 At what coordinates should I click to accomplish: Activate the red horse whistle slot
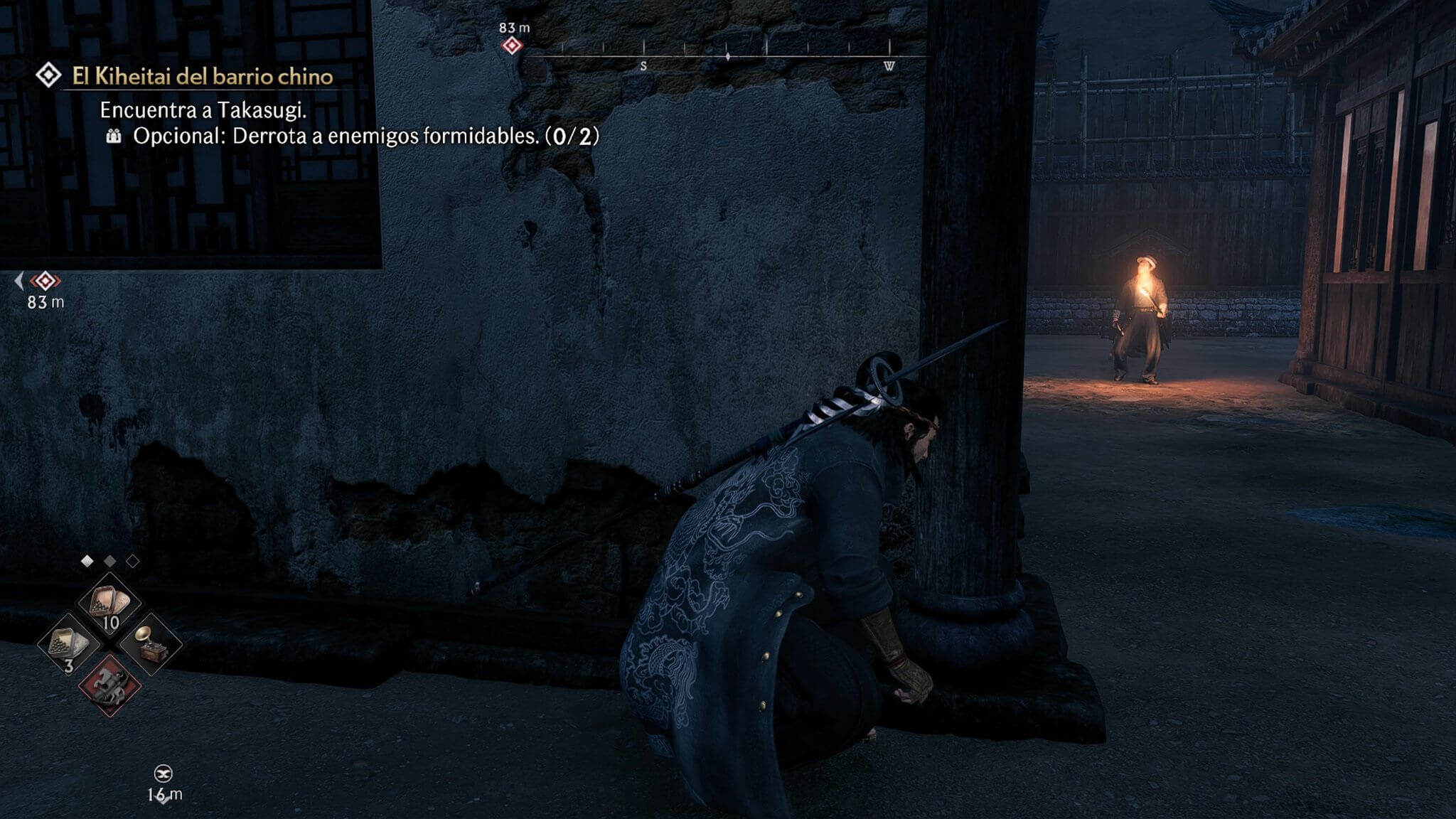(x=109, y=685)
